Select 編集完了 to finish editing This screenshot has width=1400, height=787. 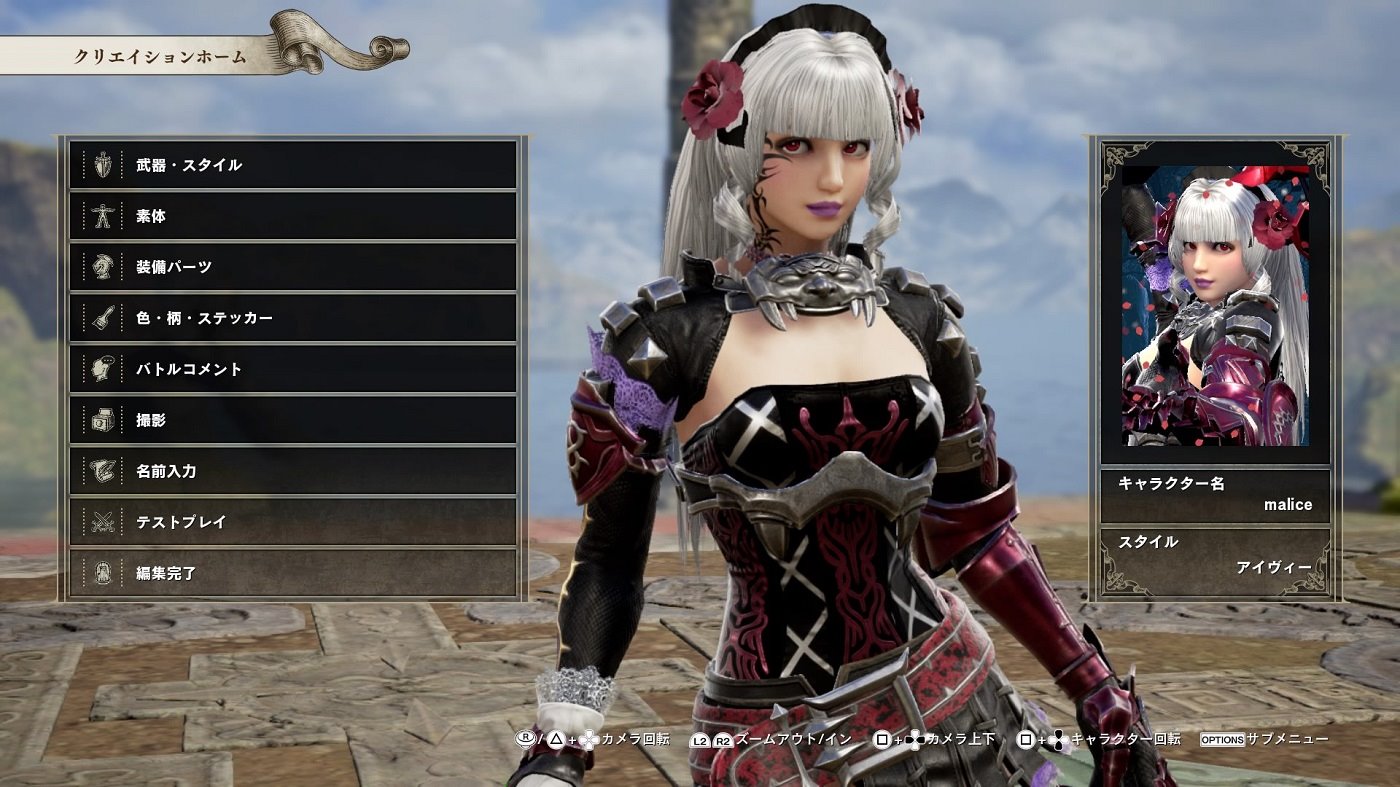click(290, 570)
